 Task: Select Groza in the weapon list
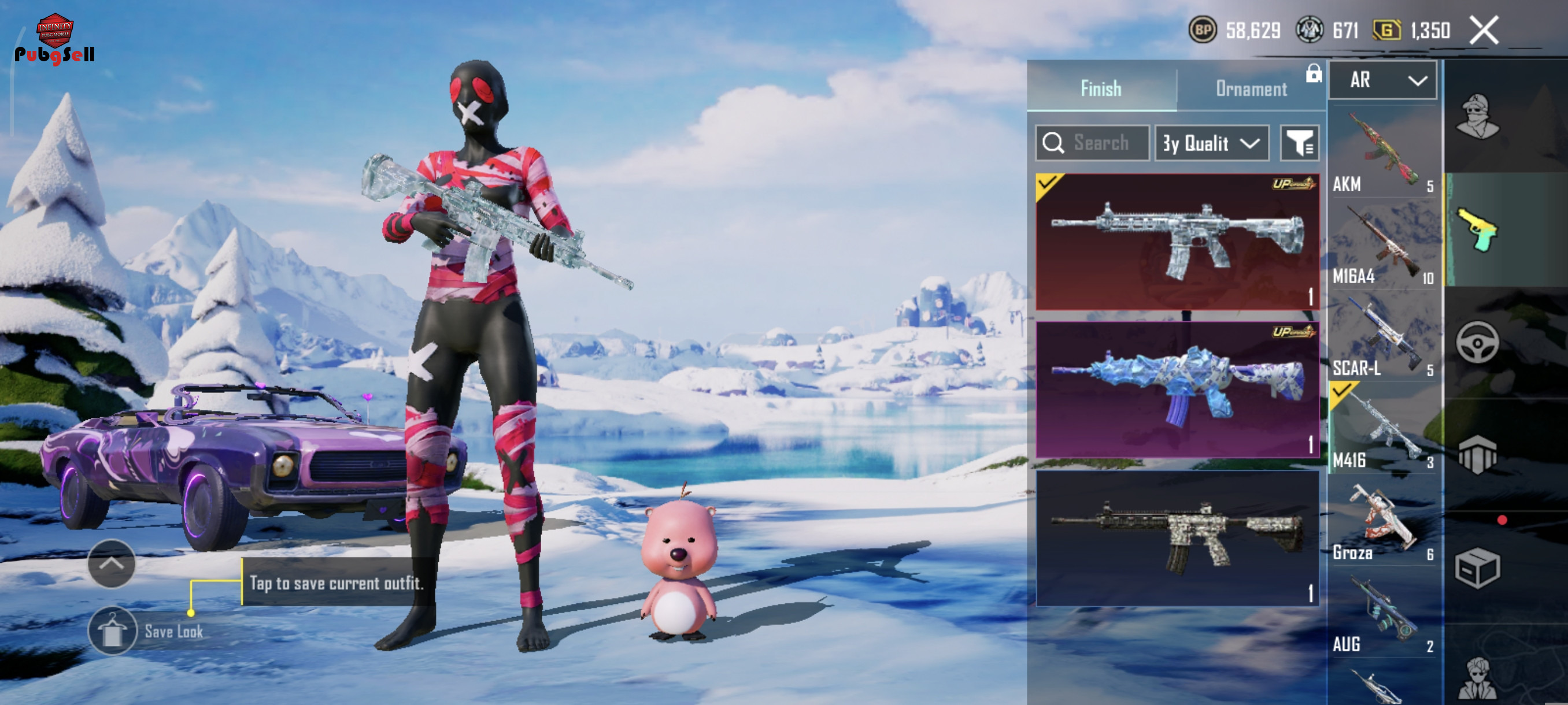pos(1382,521)
